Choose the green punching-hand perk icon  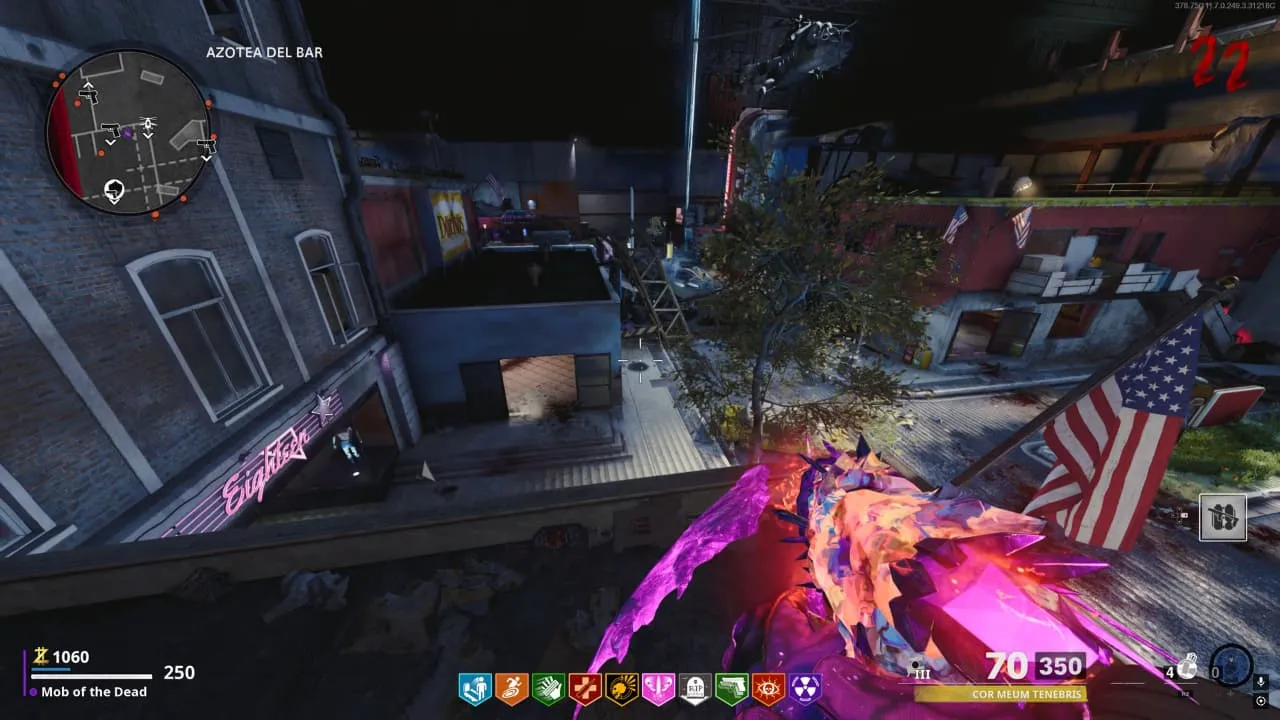coord(548,688)
